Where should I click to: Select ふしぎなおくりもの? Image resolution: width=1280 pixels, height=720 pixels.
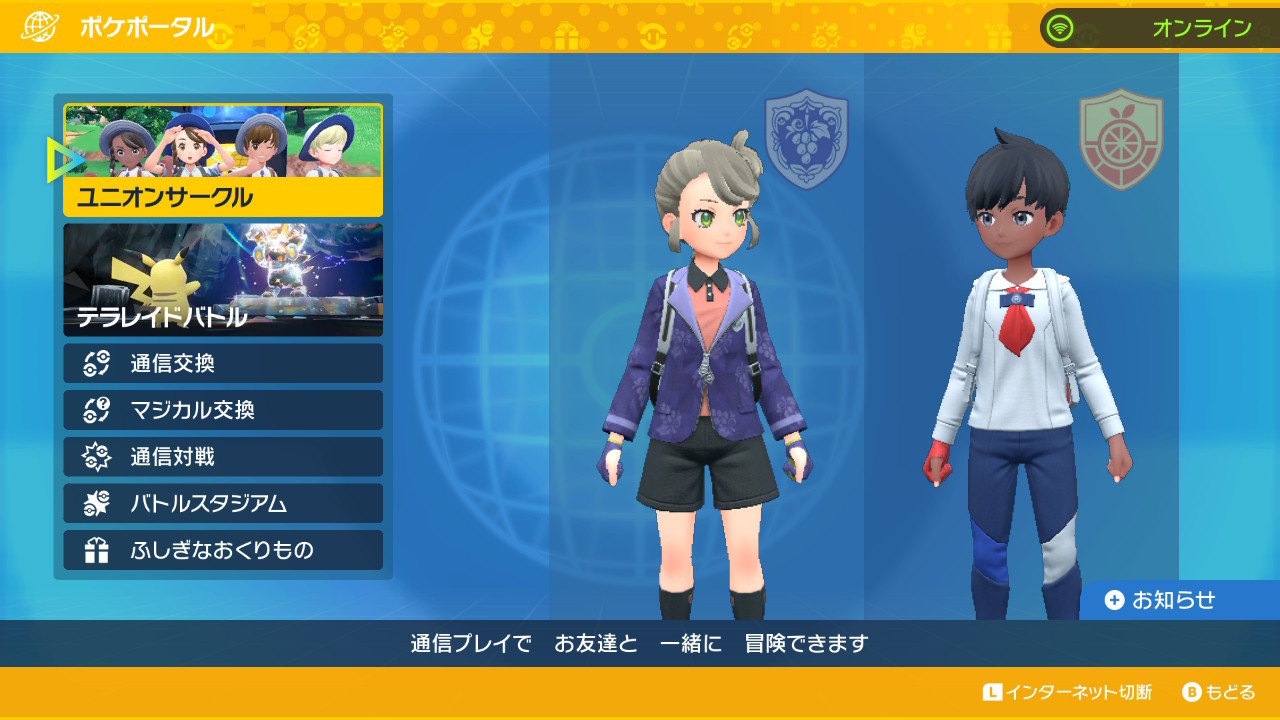[223, 550]
